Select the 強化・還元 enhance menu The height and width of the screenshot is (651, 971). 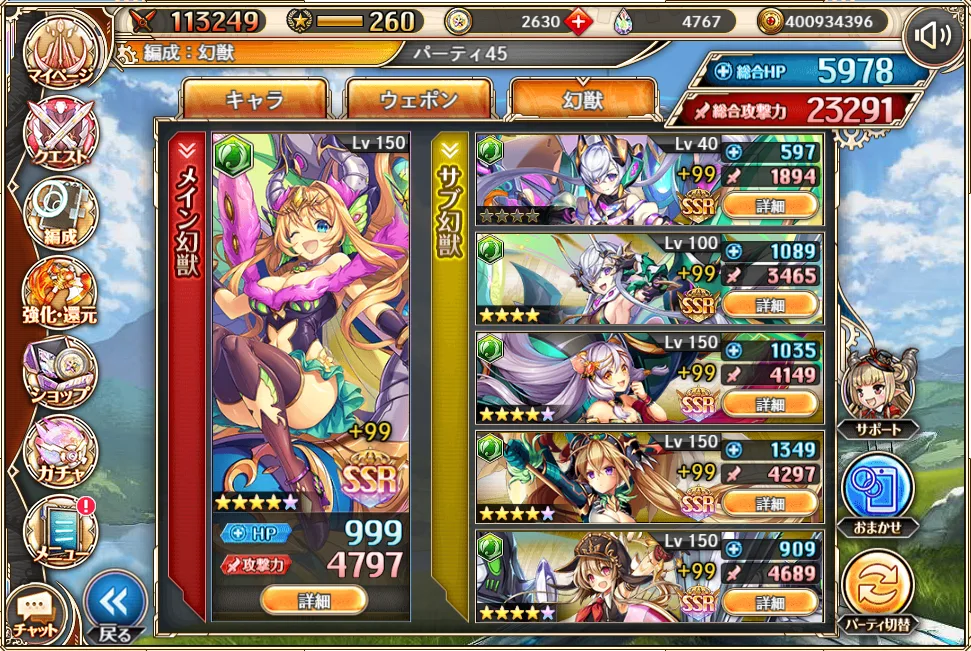(60, 292)
